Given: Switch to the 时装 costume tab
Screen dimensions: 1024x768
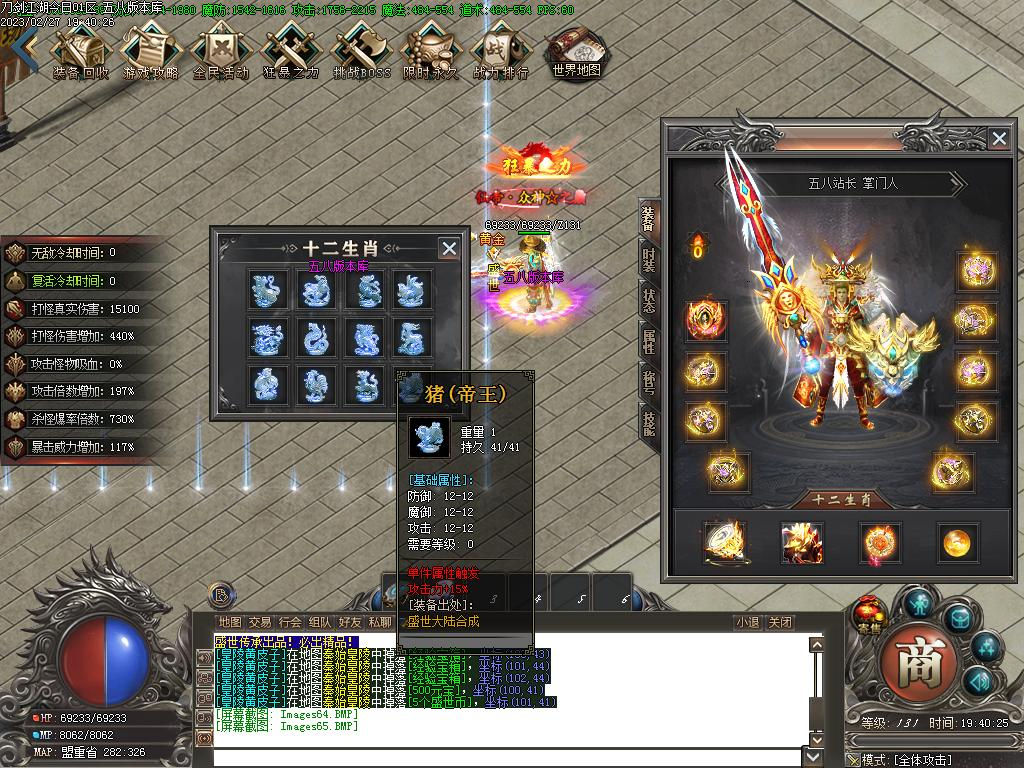Looking at the screenshot, I should point(649,260).
